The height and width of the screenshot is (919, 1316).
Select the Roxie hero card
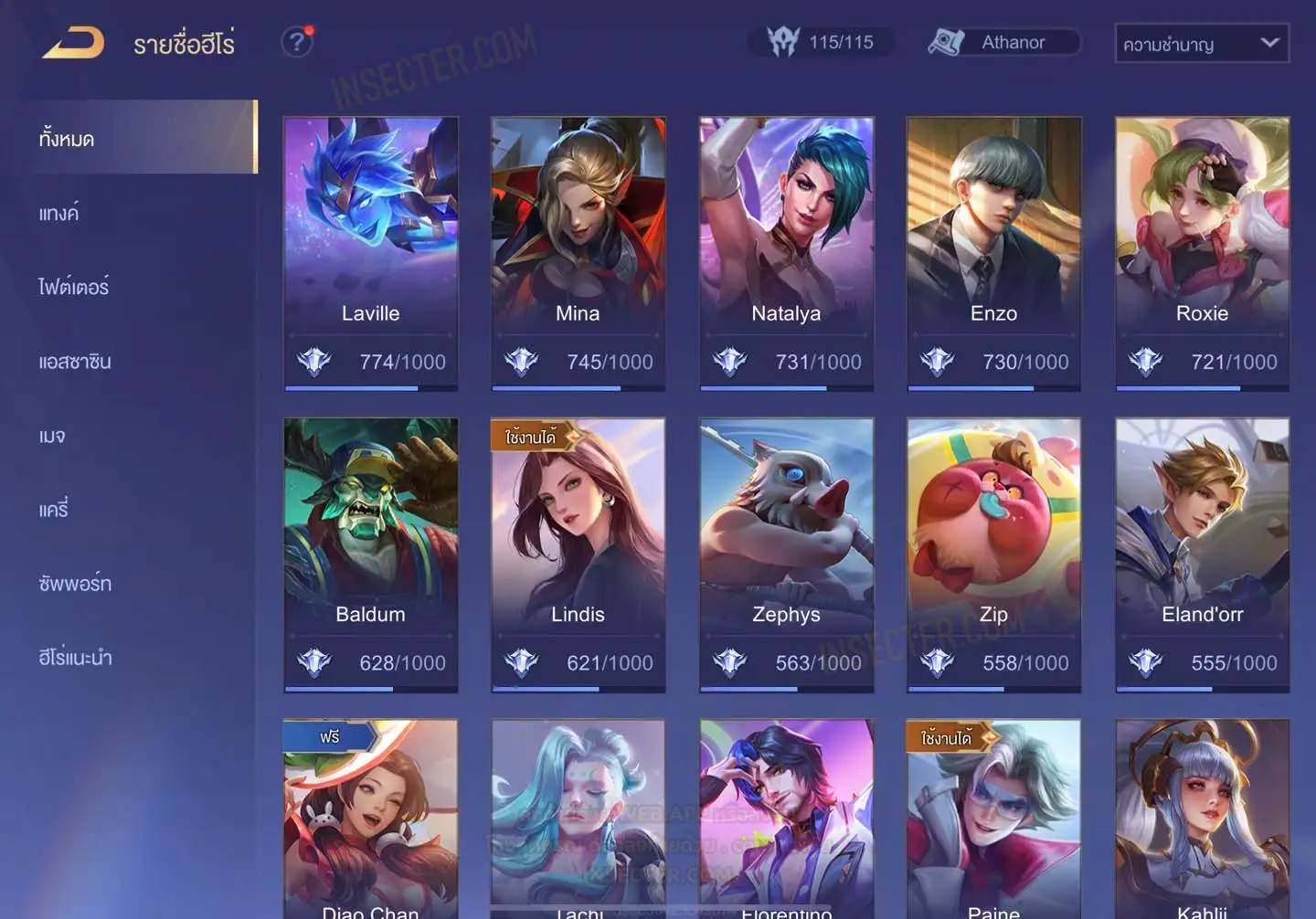pyautogui.click(x=1202, y=253)
